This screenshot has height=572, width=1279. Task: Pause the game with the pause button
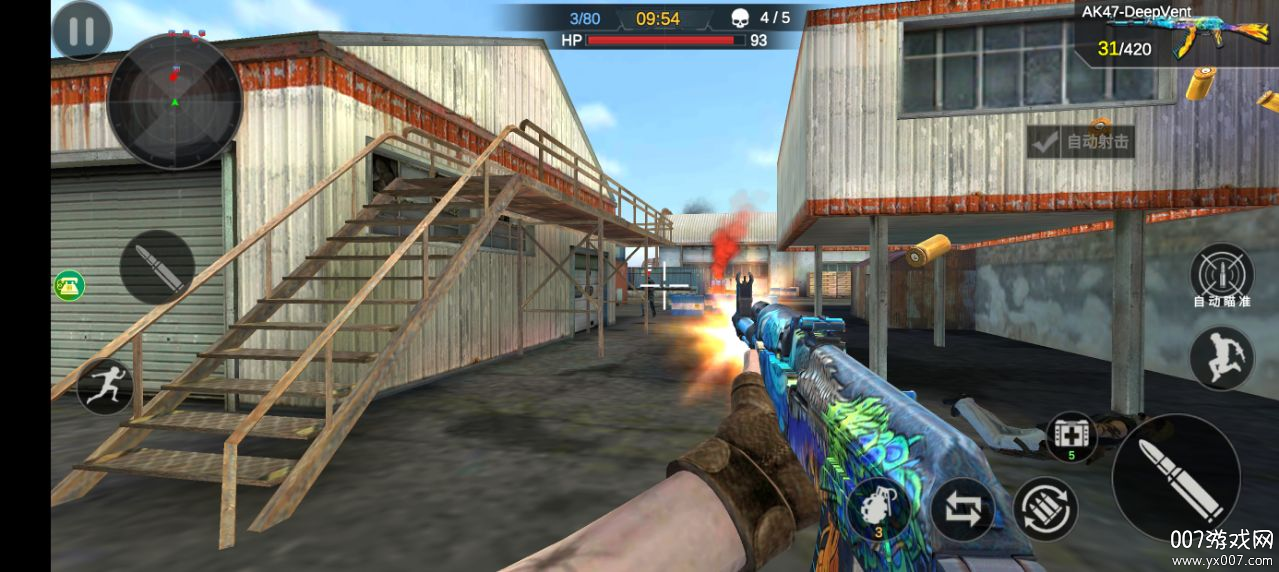(x=82, y=31)
